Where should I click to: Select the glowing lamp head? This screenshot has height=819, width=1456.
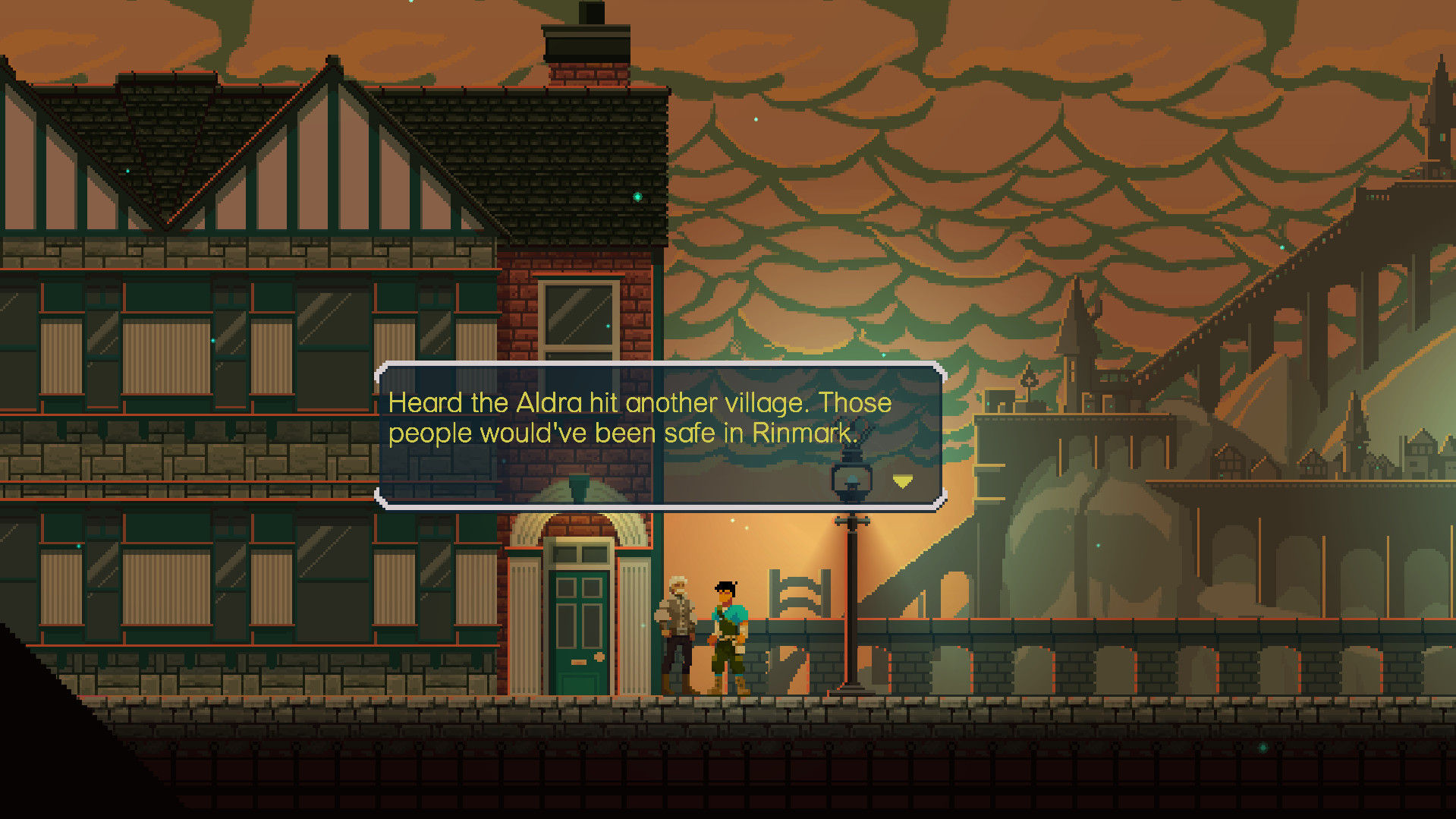pyautogui.click(x=853, y=478)
